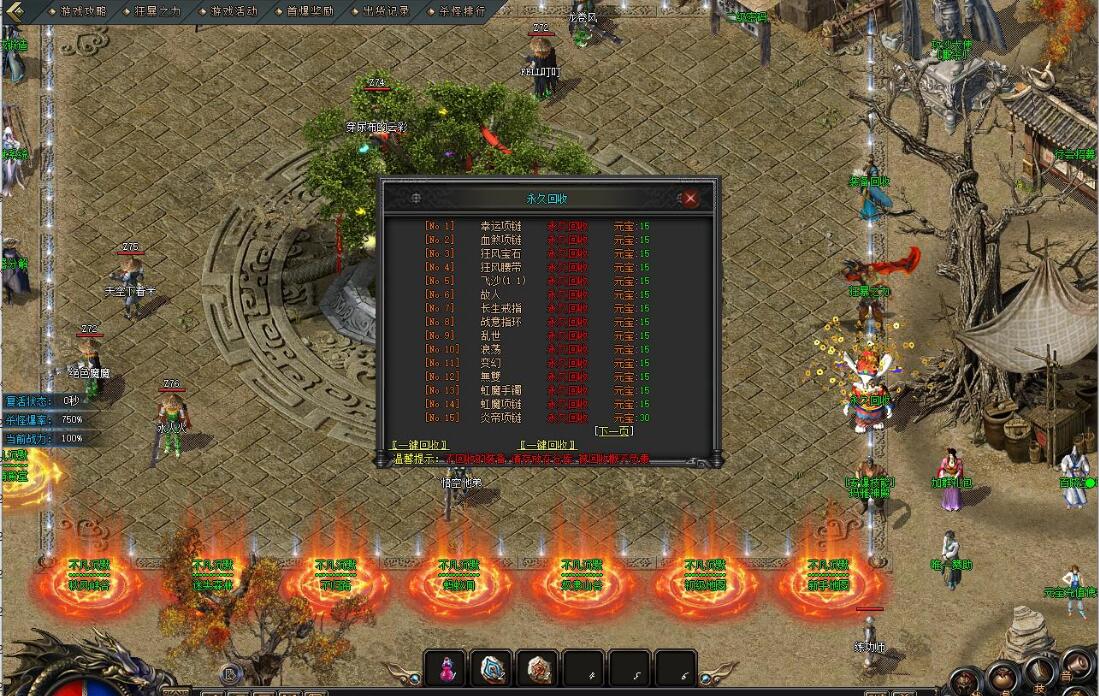
Task: Click the crosshair icon in recycle window header
Action: [x=416, y=198]
